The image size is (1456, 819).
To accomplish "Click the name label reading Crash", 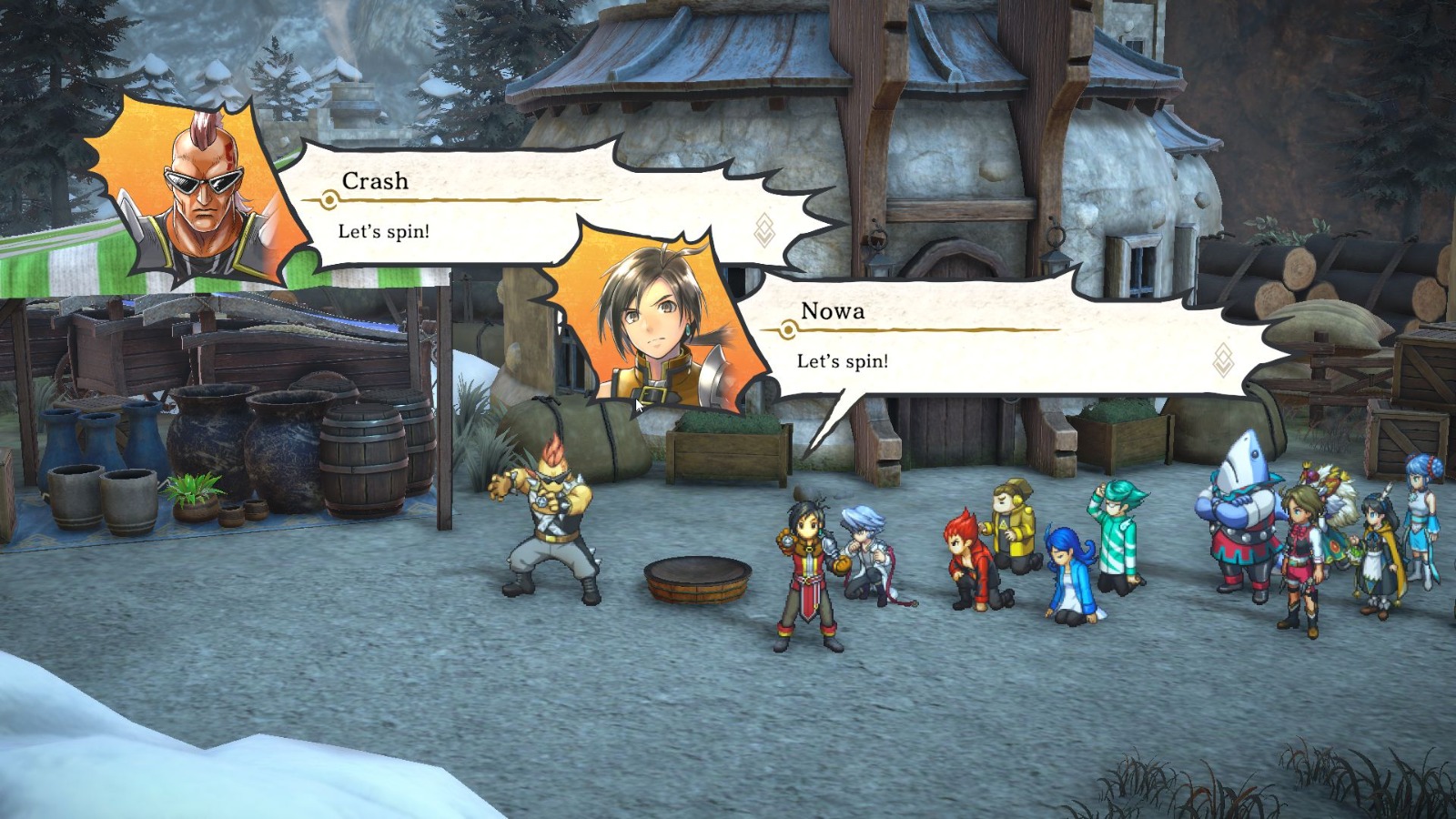I will tap(375, 182).
